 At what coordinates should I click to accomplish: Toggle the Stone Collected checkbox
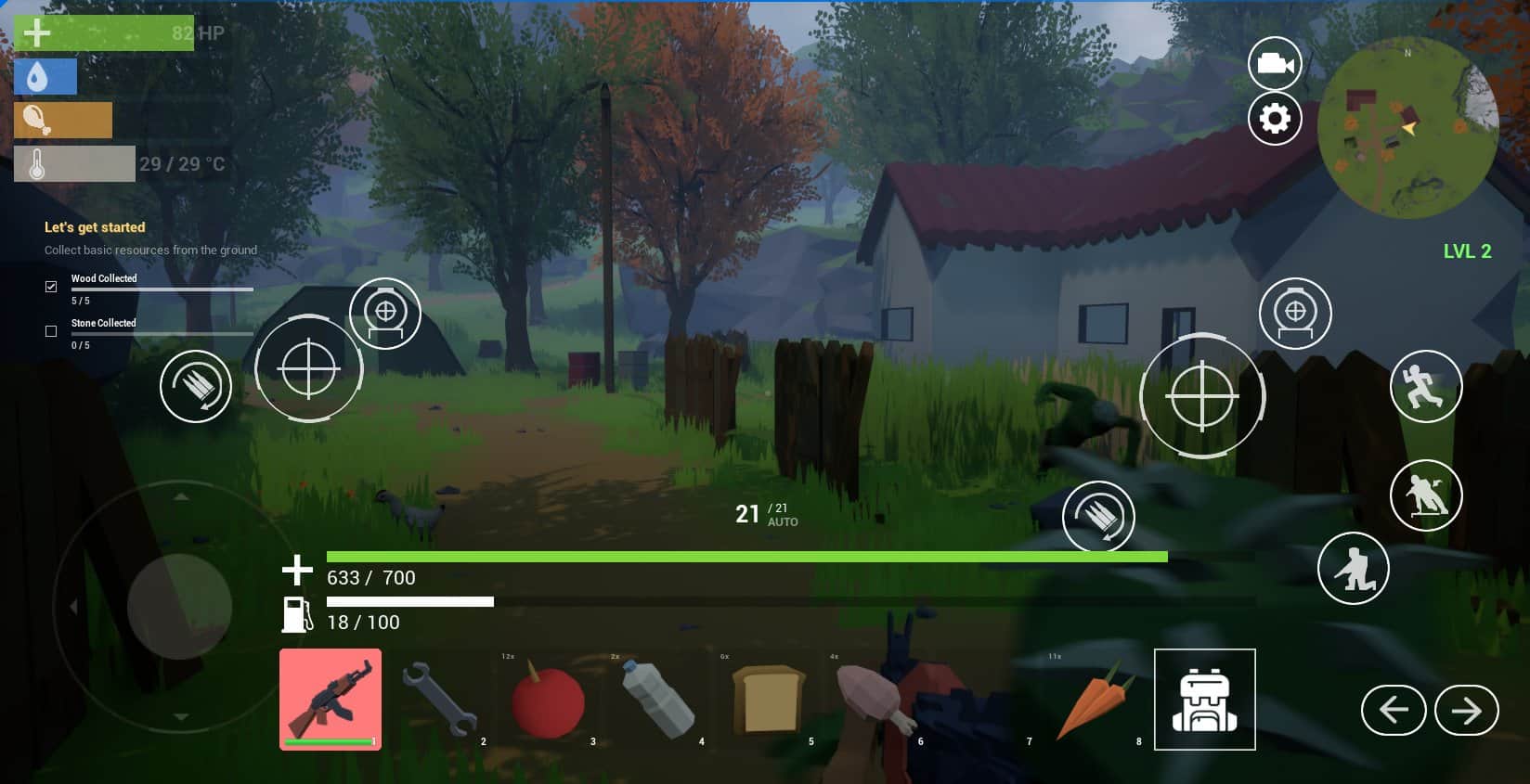click(x=51, y=330)
